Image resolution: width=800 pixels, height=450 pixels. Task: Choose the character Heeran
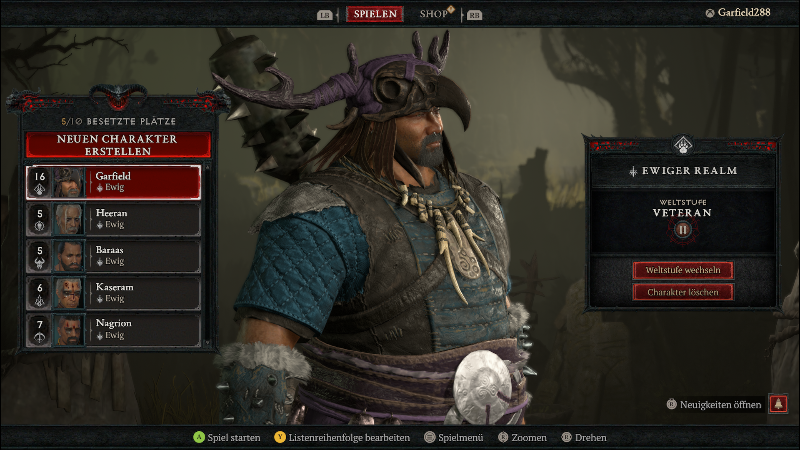pyautogui.click(x=113, y=219)
